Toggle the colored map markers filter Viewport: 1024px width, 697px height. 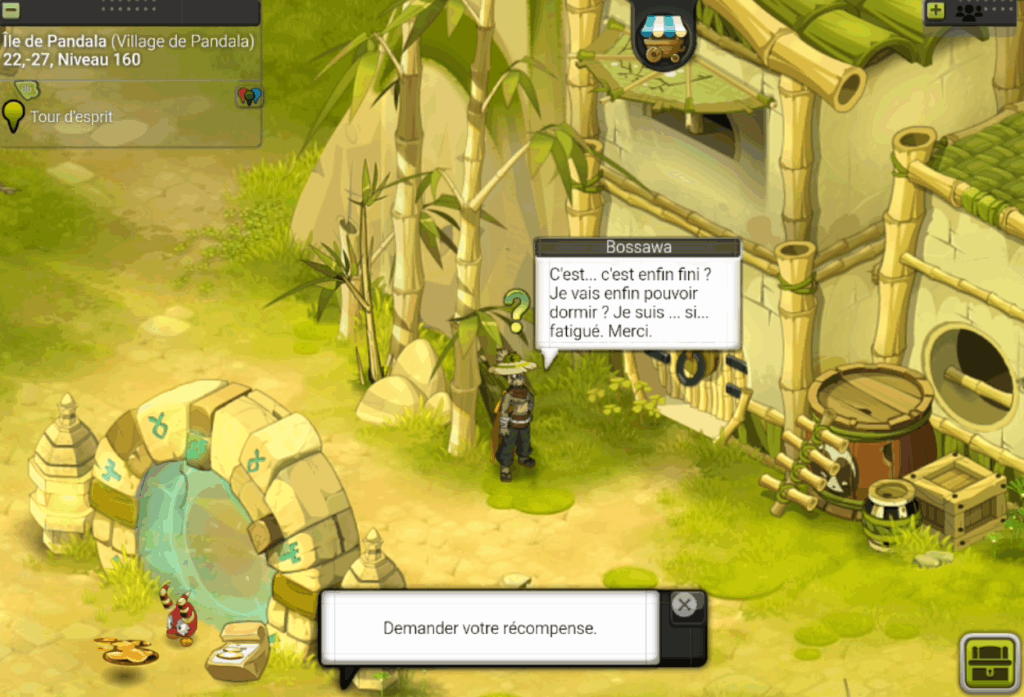[248, 96]
